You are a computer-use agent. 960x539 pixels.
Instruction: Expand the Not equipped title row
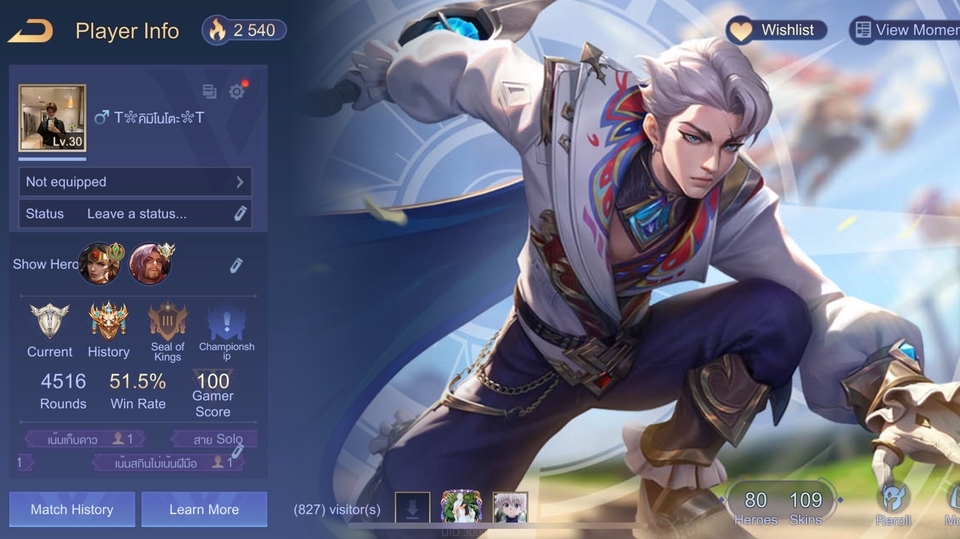pos(135,182)
